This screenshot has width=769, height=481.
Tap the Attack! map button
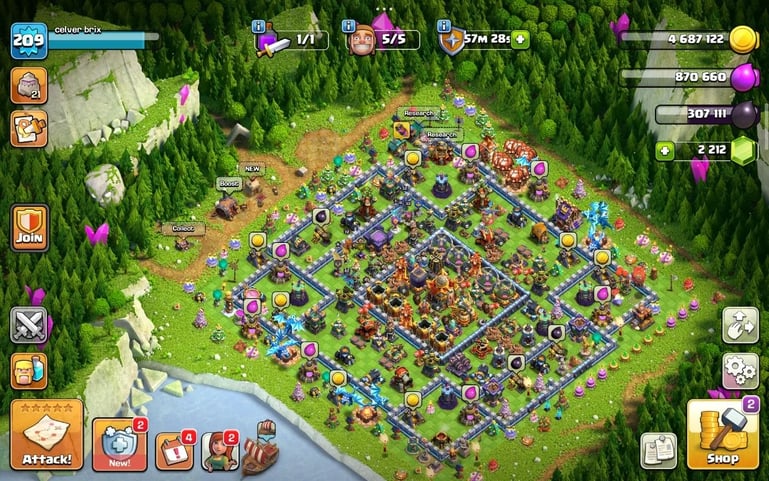[x=46, y=436]
